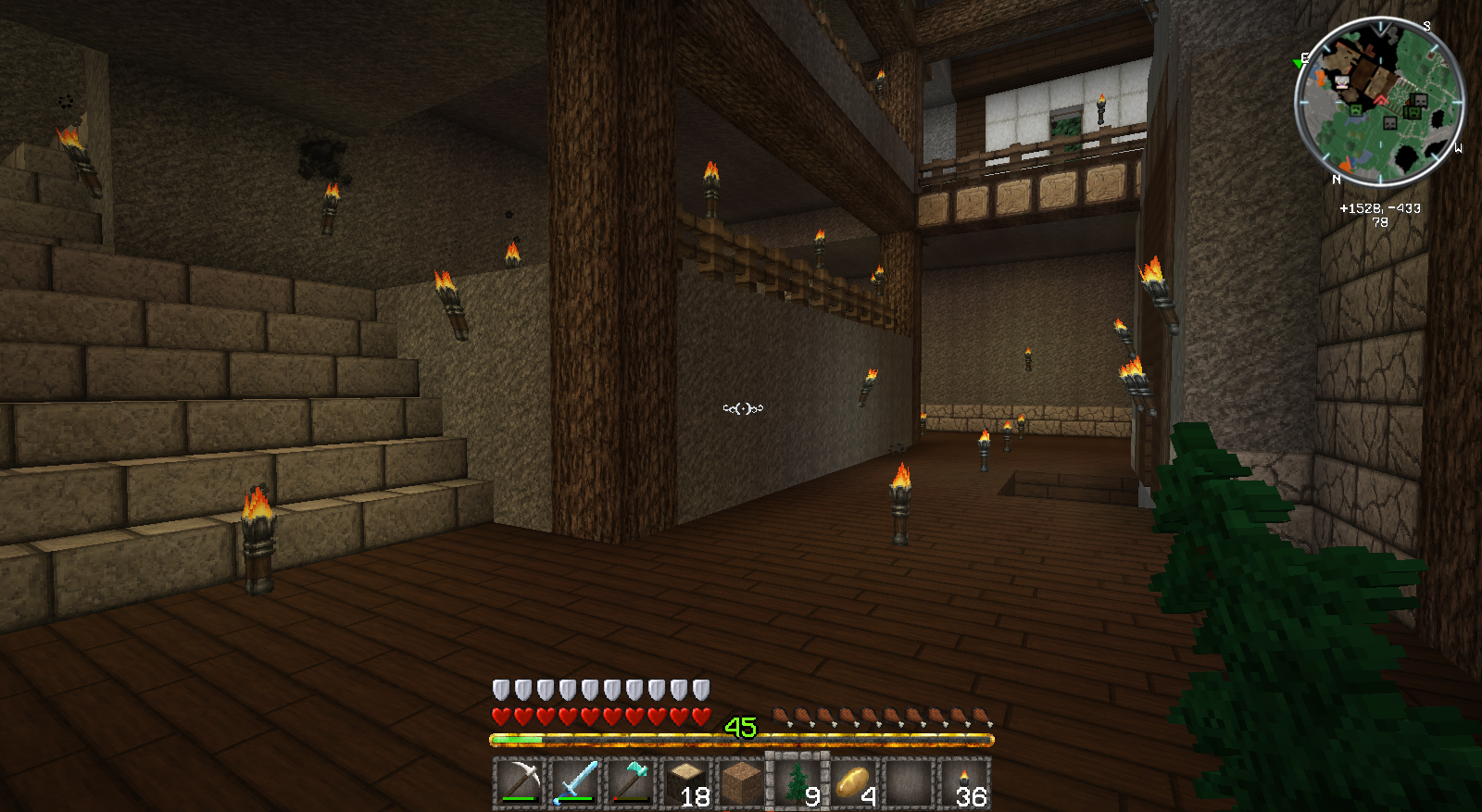
Task: Select the brown dirt block slot
Action: click(741, 782)
